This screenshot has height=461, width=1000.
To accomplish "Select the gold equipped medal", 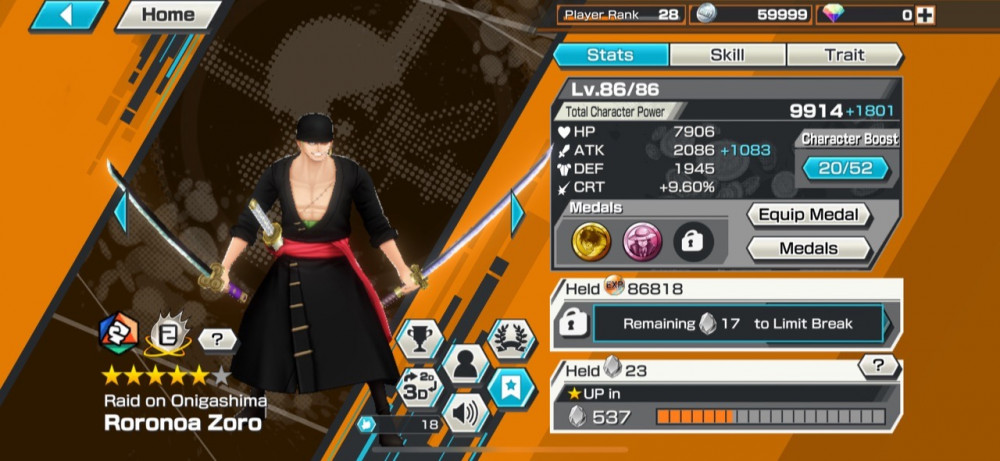I will point(592,240).
